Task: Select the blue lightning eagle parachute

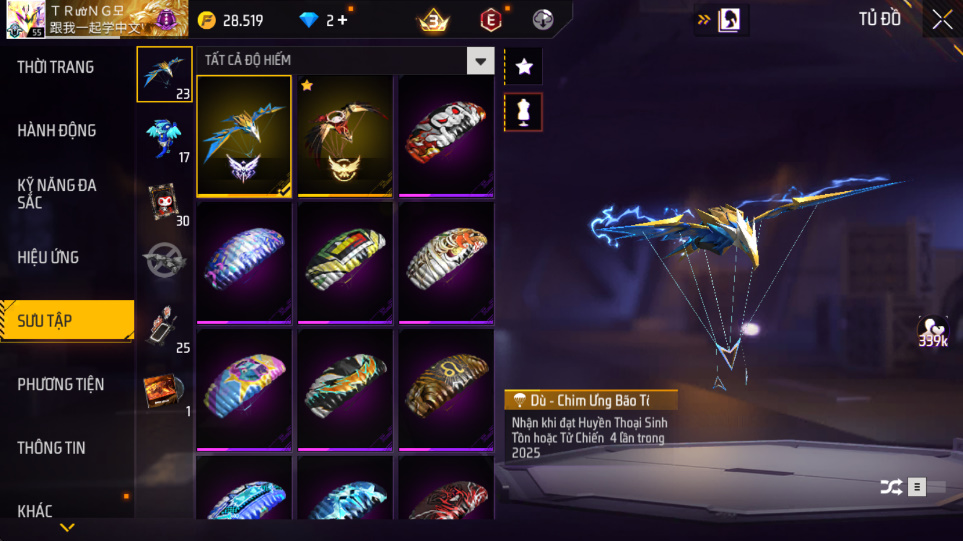Action: [244, 136]
